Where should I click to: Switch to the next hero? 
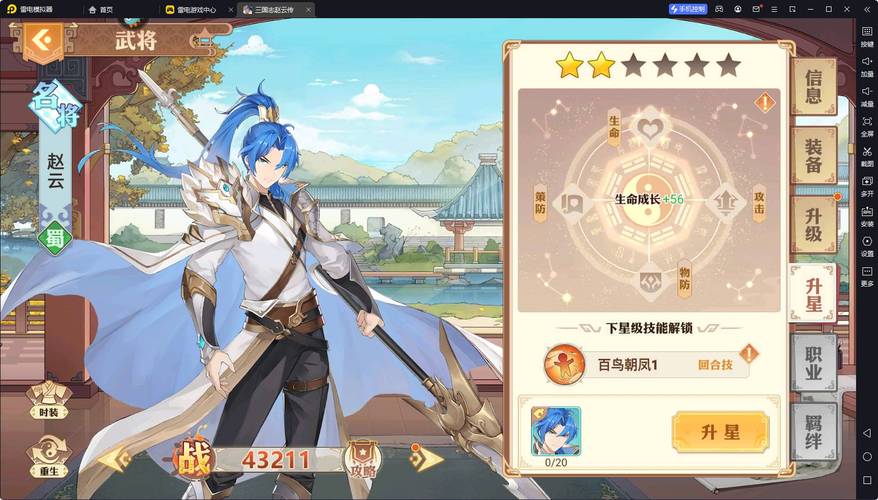pos(427,459)
